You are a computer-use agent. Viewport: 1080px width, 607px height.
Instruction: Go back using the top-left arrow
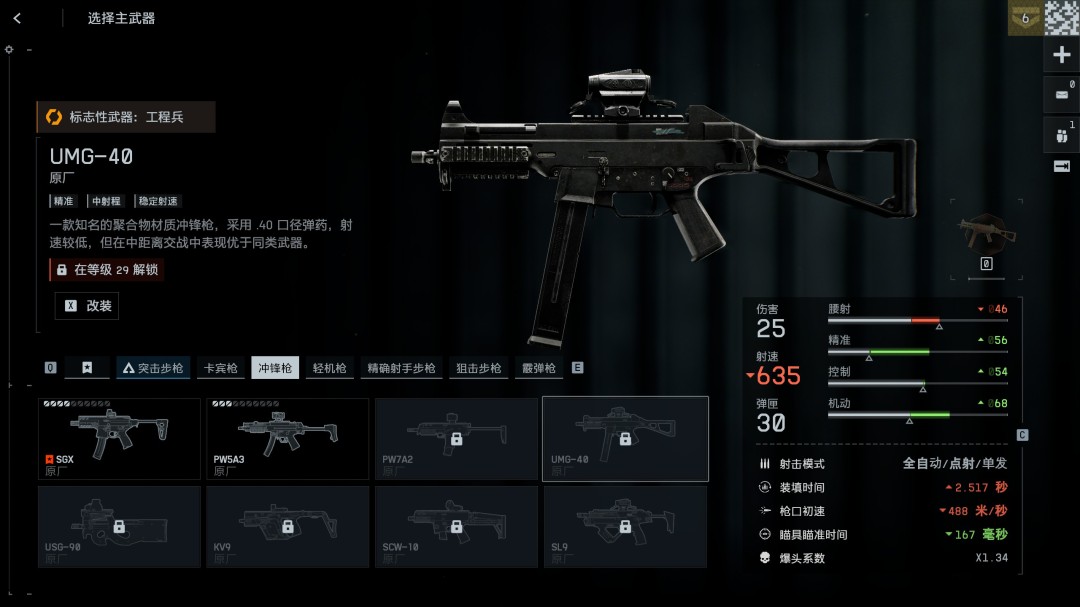[x=17, y=18]
